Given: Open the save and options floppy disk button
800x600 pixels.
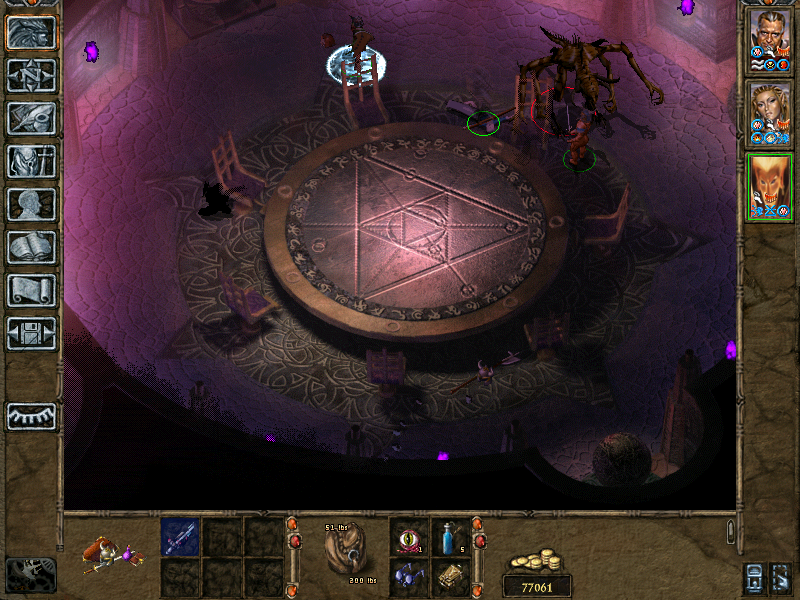Looking at the screenshot, I should [32, 333].
